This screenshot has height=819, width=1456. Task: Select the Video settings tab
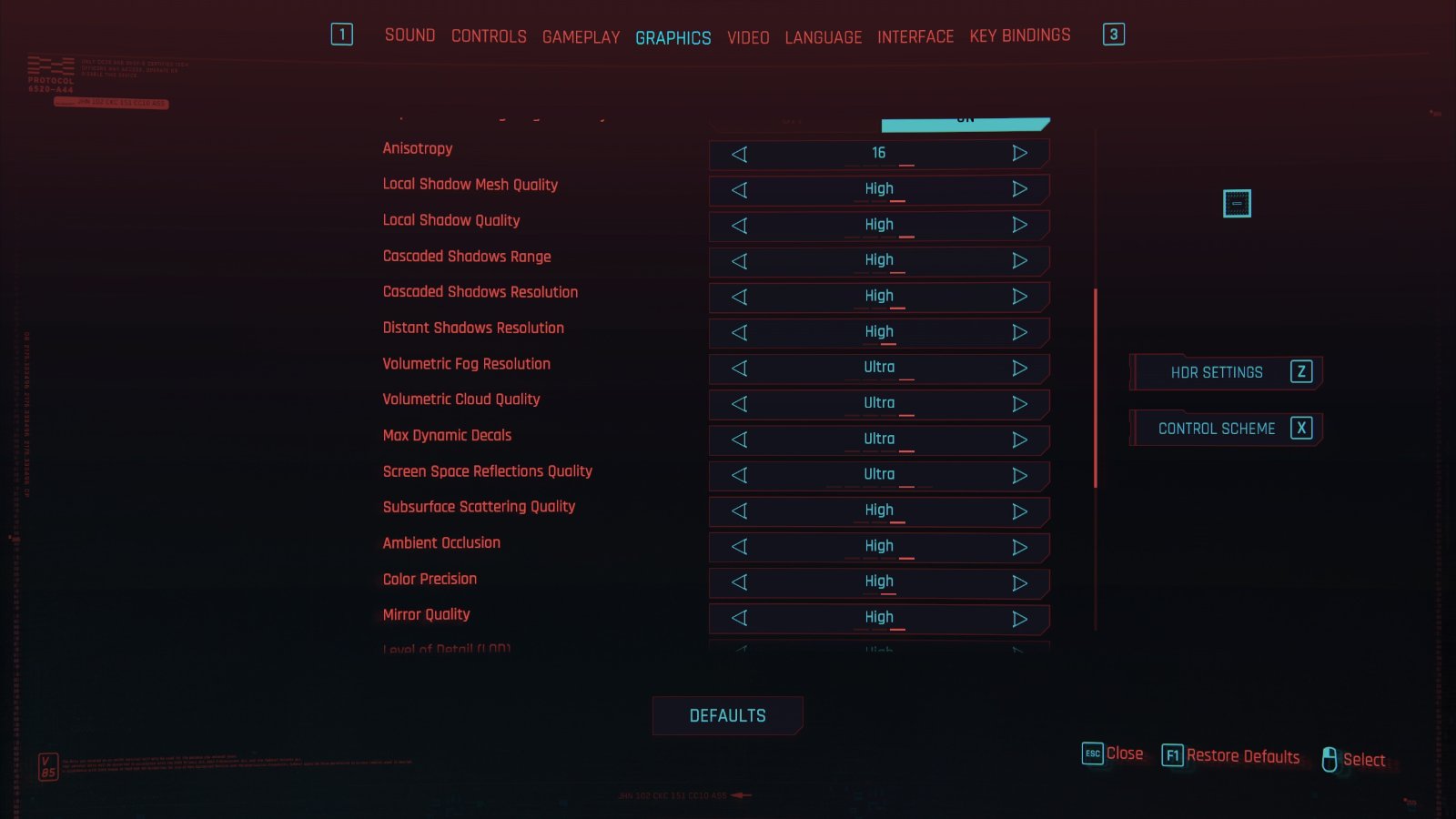click(x=748, y=37)
